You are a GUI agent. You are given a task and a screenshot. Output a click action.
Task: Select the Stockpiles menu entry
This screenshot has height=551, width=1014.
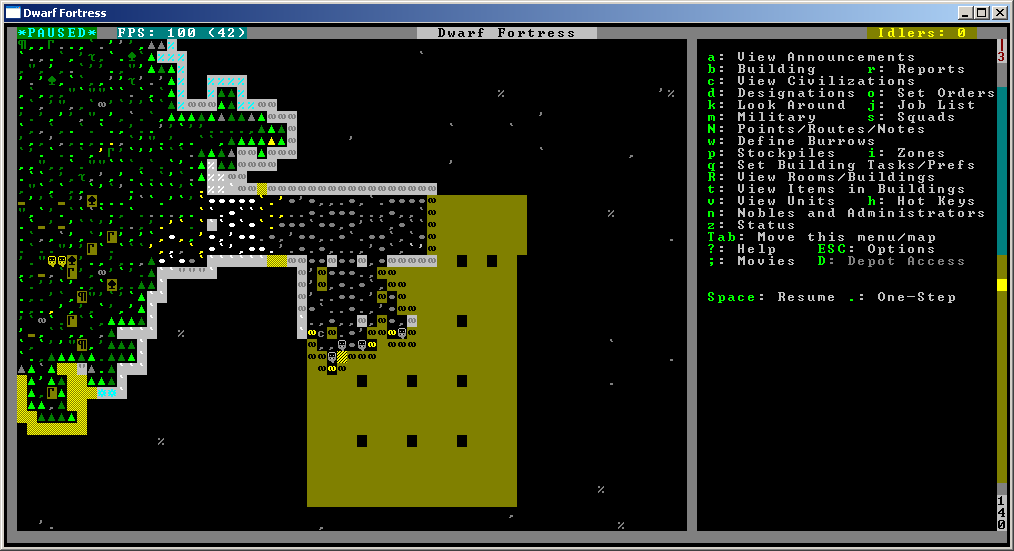pos(786,153)
